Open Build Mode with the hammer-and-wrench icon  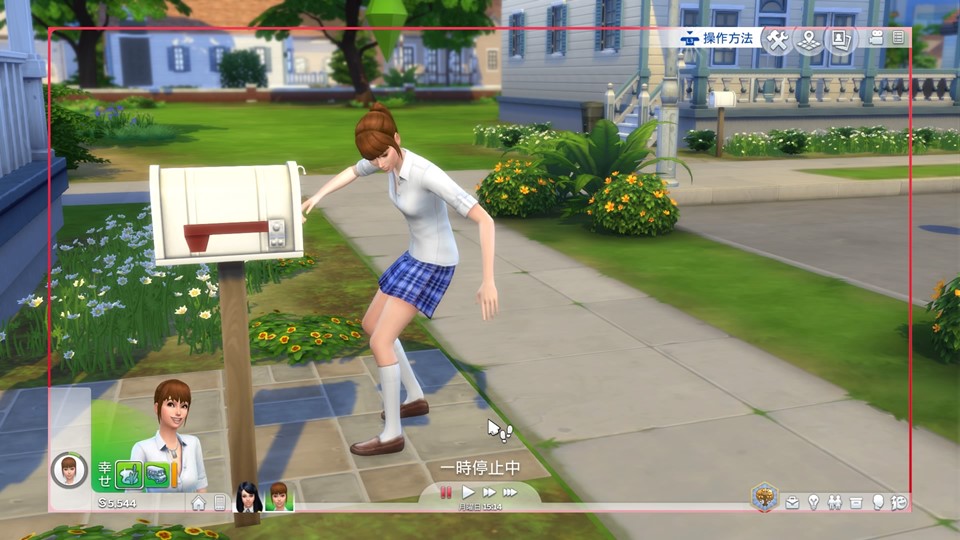(777, 39)
